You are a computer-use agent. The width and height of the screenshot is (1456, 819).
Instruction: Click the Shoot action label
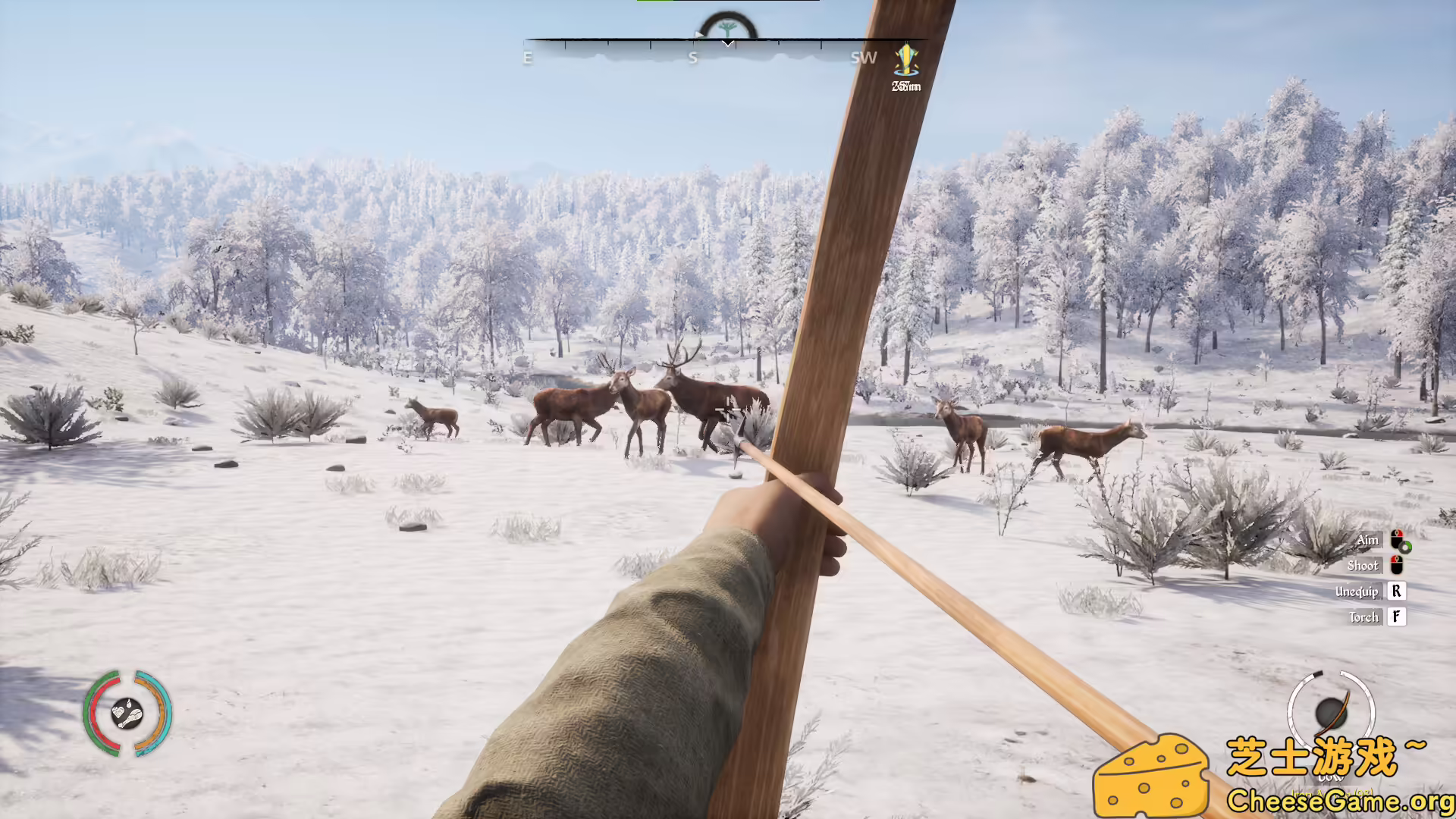coord(1365,566)
